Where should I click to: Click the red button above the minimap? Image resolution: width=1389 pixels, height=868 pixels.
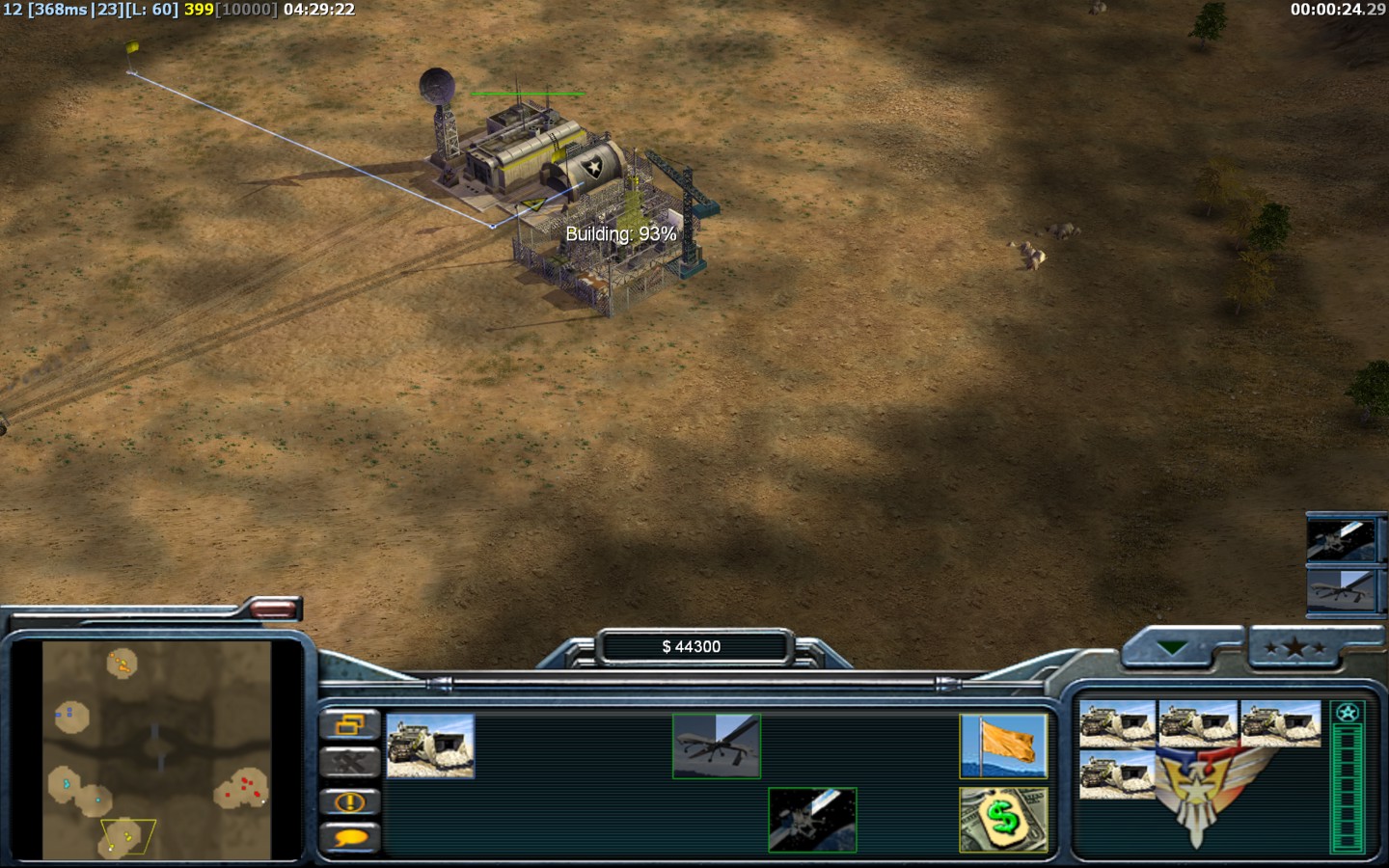(273, 609)
